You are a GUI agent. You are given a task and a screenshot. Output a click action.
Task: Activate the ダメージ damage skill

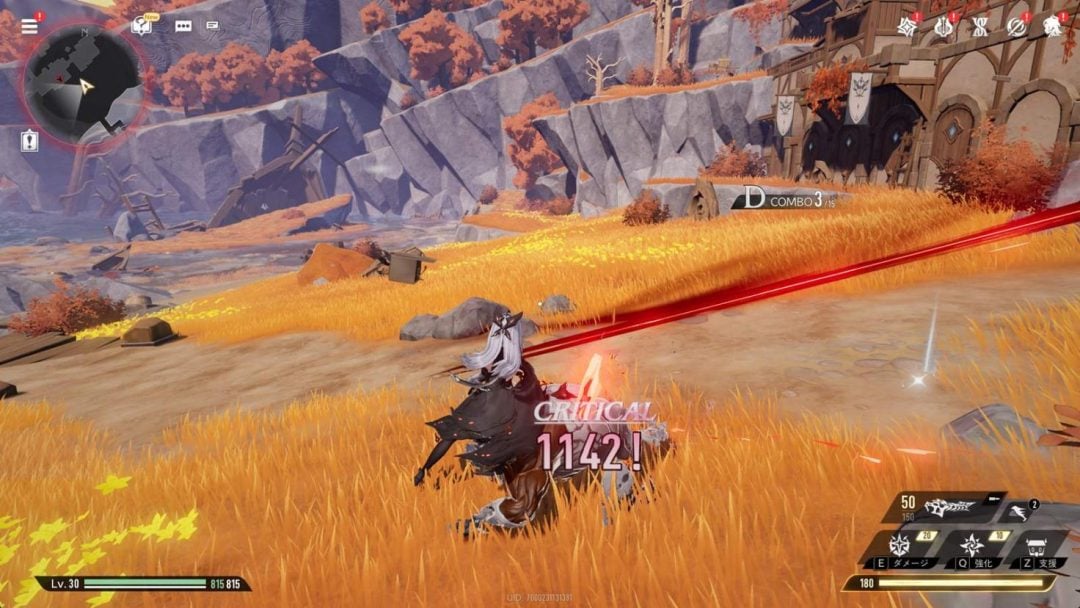pyautogui.click(x=900, y=548)
